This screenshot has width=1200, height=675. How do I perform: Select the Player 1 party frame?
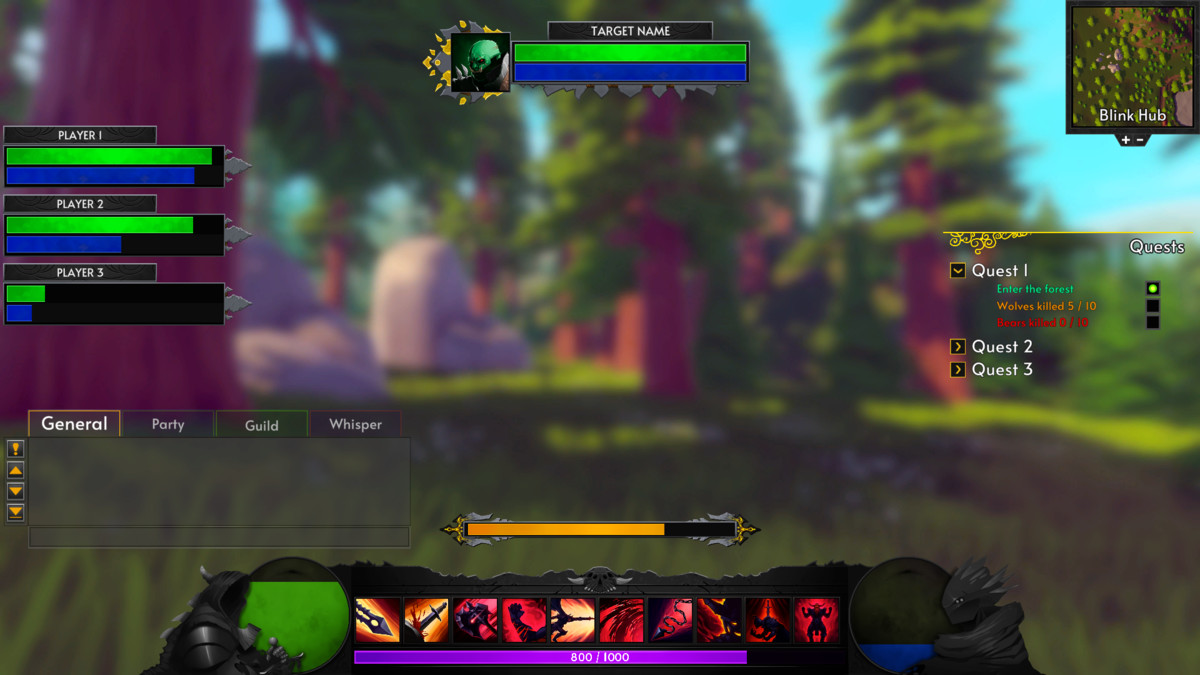pos(114,166)
